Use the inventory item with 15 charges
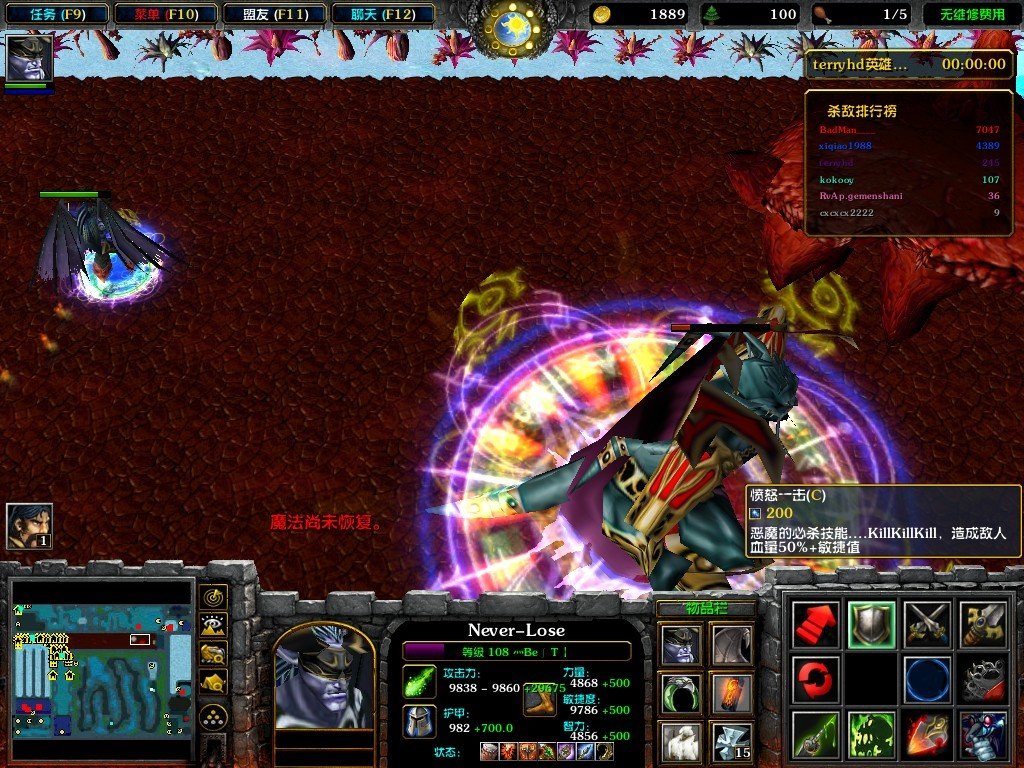This screenshot has width=1024, height=768. click(731, 741)
